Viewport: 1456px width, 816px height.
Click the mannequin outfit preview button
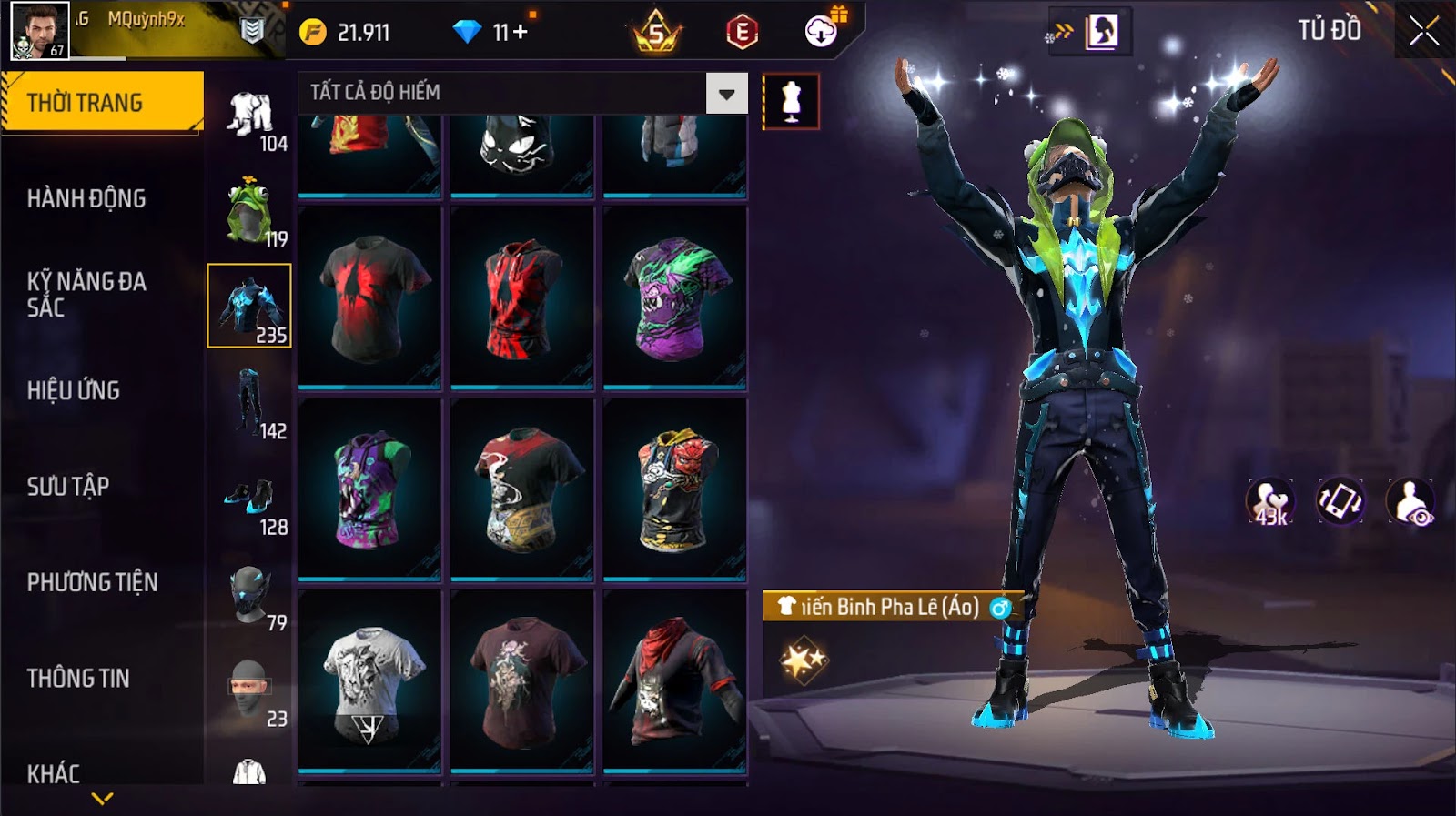(x=791, y=101)
